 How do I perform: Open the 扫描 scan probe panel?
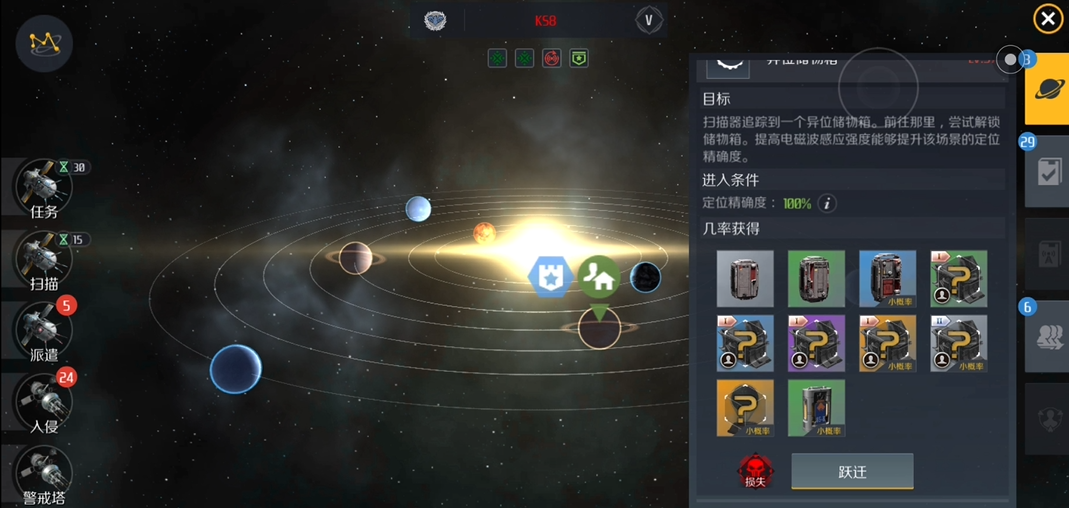[x=43, y=258]
